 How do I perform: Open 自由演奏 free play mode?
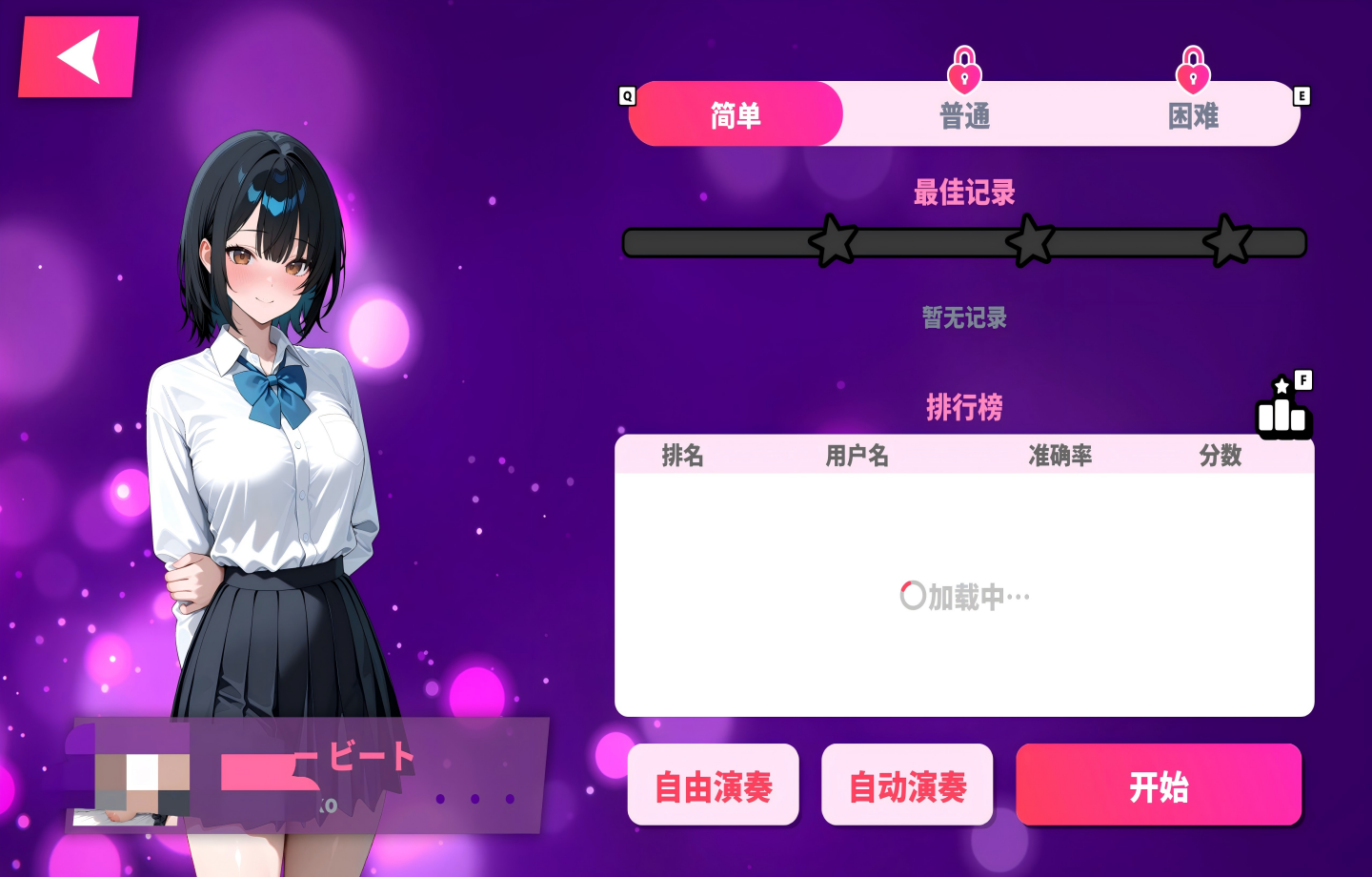pos(713,785)
